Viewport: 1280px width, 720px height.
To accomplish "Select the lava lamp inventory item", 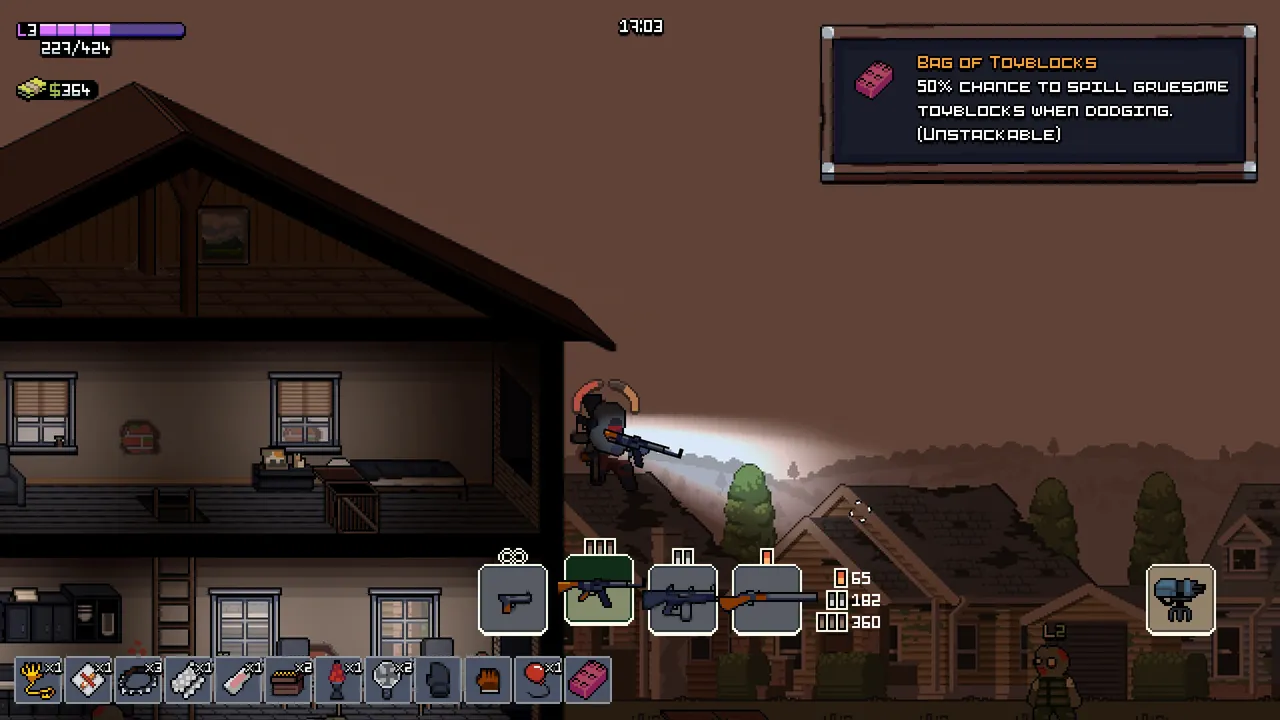I will click(x=338, y=681).
